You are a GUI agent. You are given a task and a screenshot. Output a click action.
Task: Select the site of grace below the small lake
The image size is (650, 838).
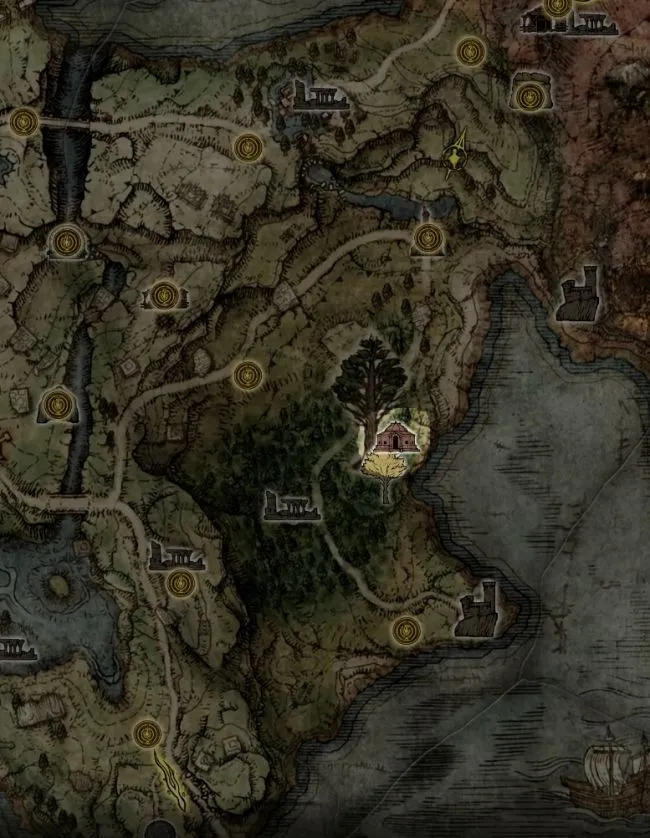(429, 238)
